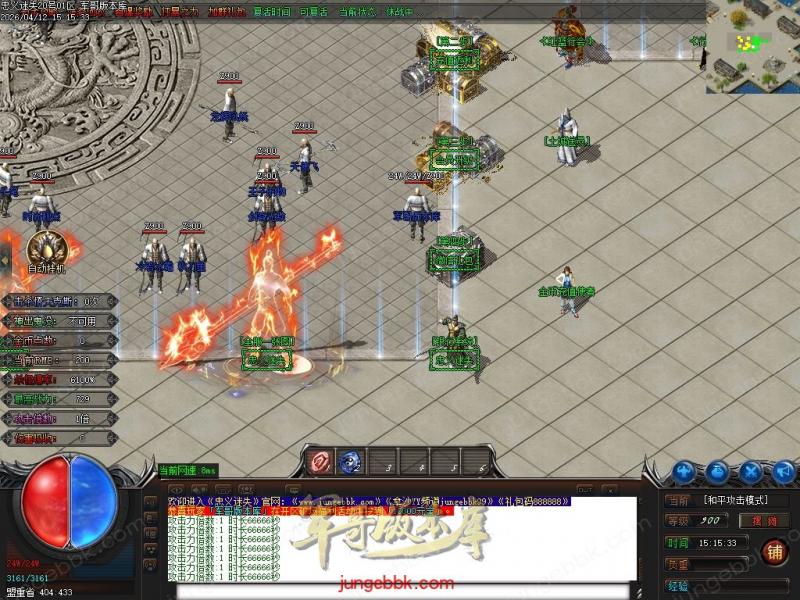Click the OUT button above the chat

[584, 489]
